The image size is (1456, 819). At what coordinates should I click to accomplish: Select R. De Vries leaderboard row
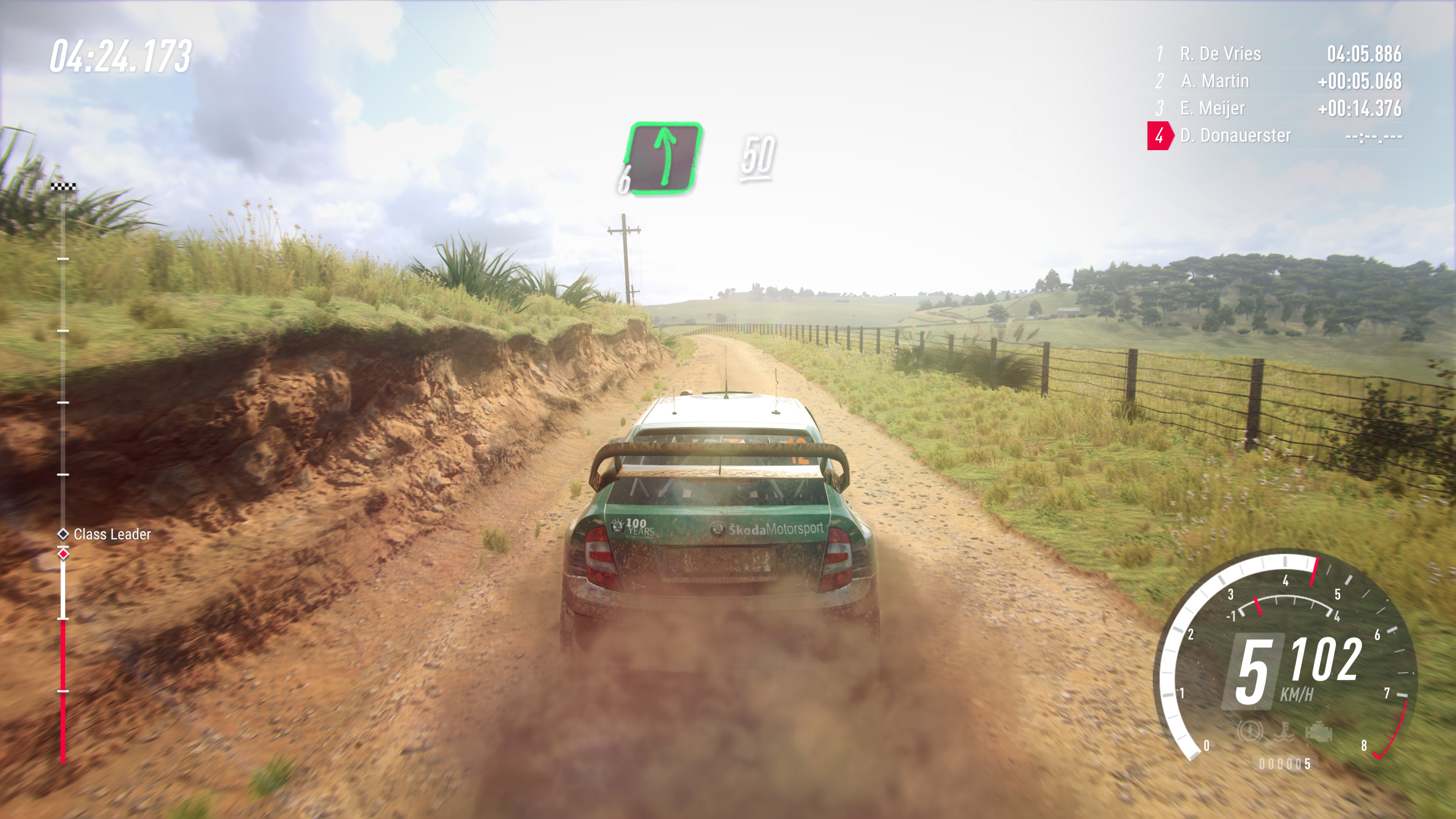(1277, 54)
